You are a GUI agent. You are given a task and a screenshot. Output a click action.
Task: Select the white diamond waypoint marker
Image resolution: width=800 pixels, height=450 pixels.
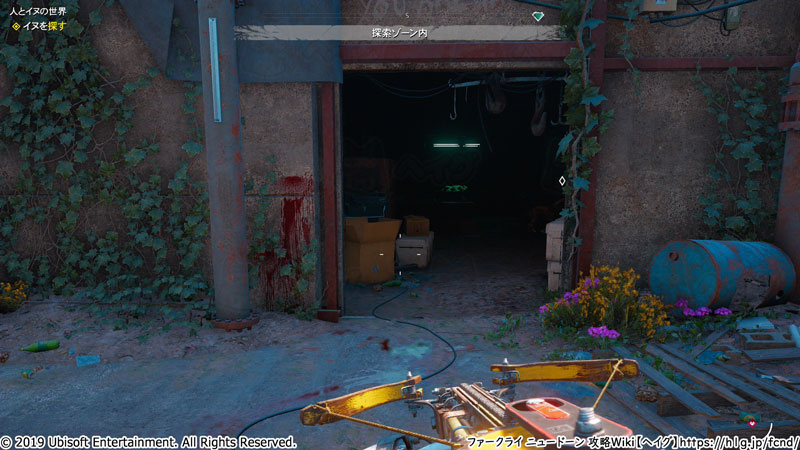562,181
